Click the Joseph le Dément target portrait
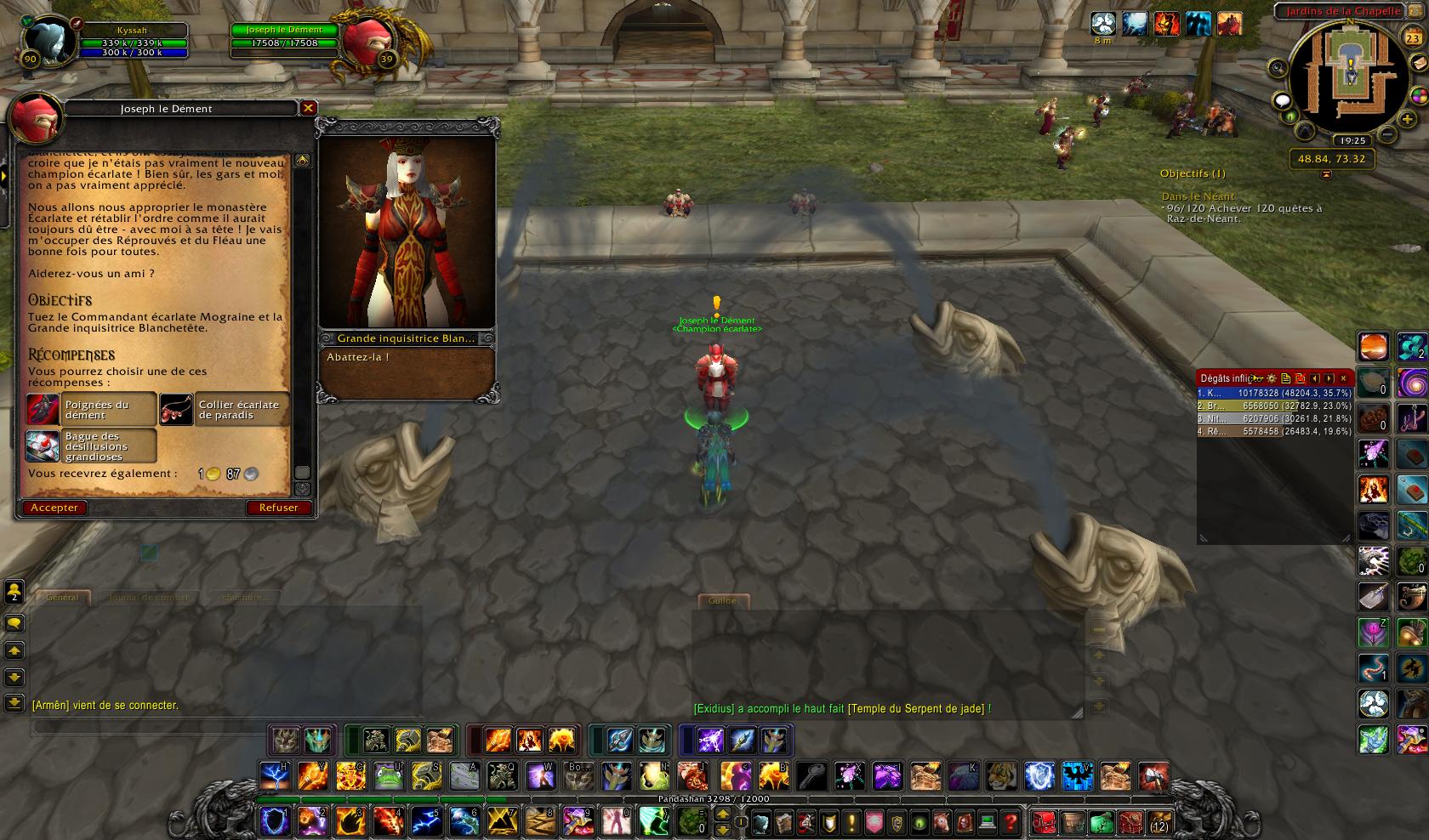1429x840 pixels. (369, 40)
